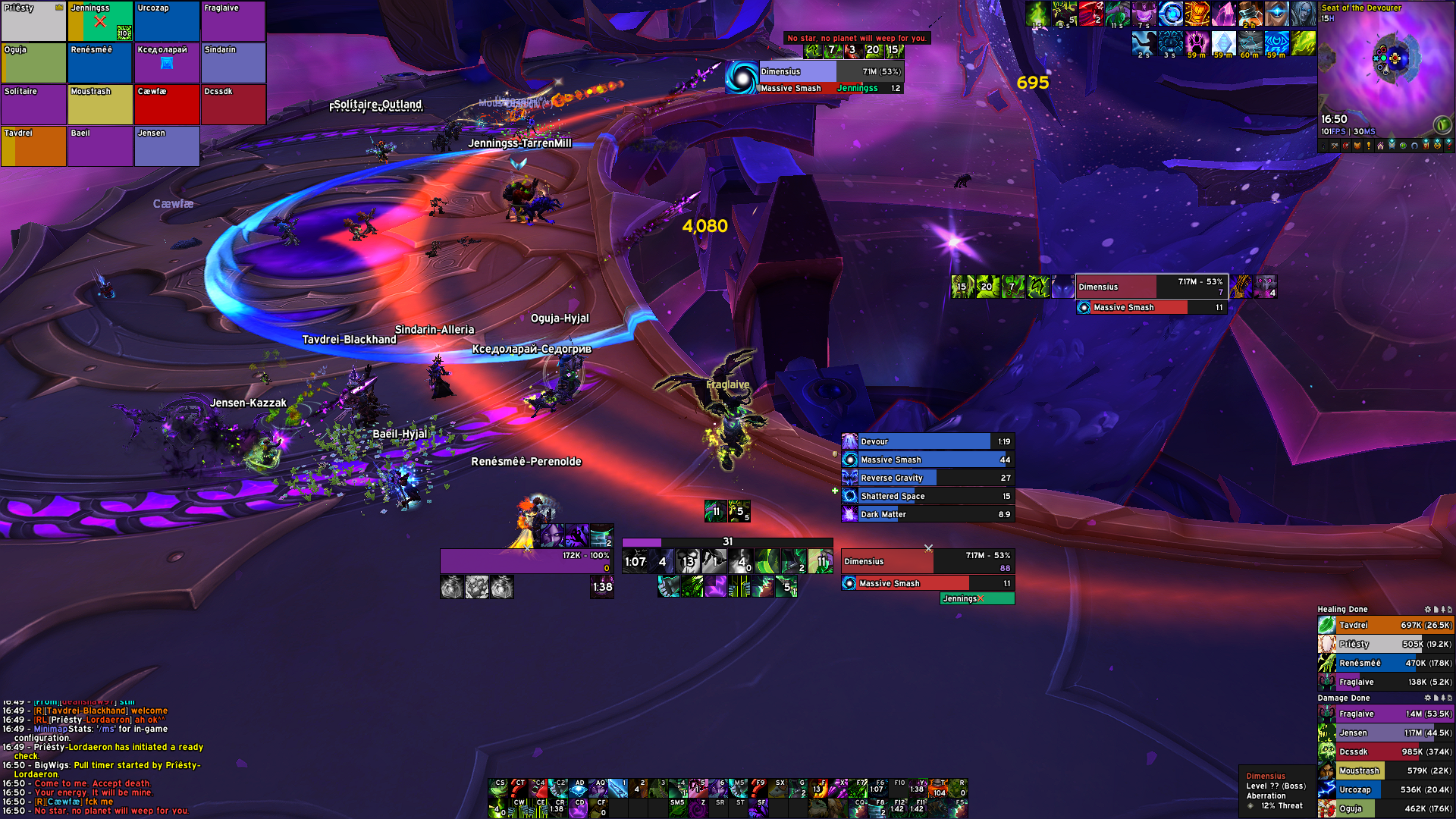
Task: Click the Dimensius boss frame with swirl portrait
Action: [815, 78]
